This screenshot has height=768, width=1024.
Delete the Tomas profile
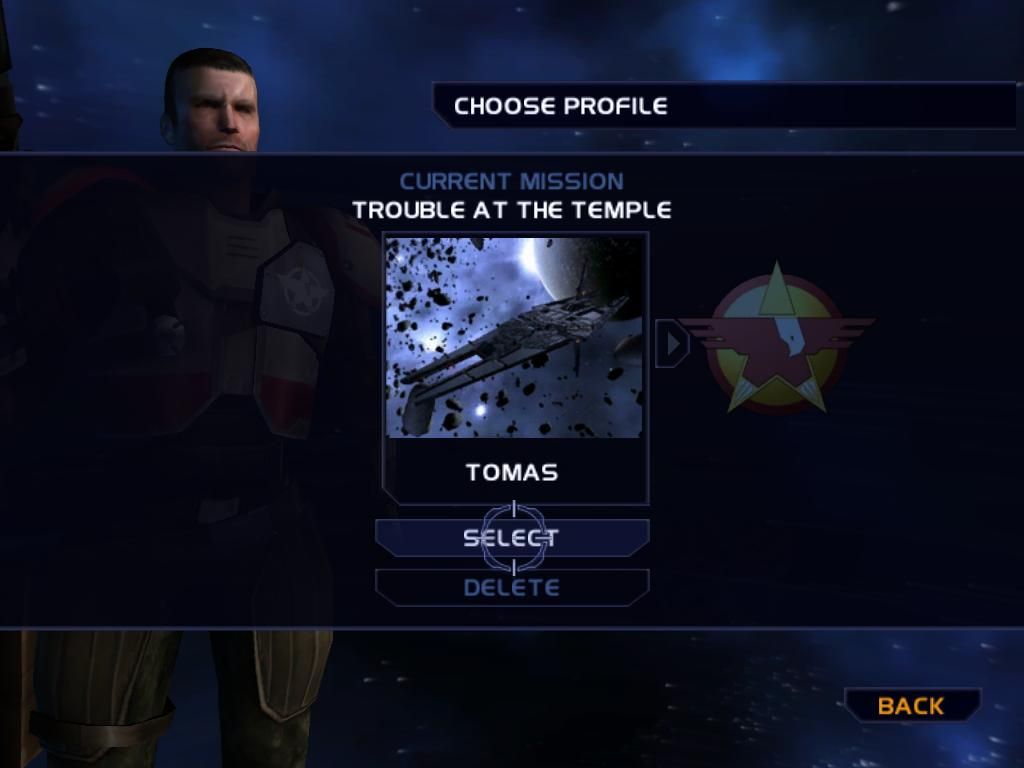point(511,587)
